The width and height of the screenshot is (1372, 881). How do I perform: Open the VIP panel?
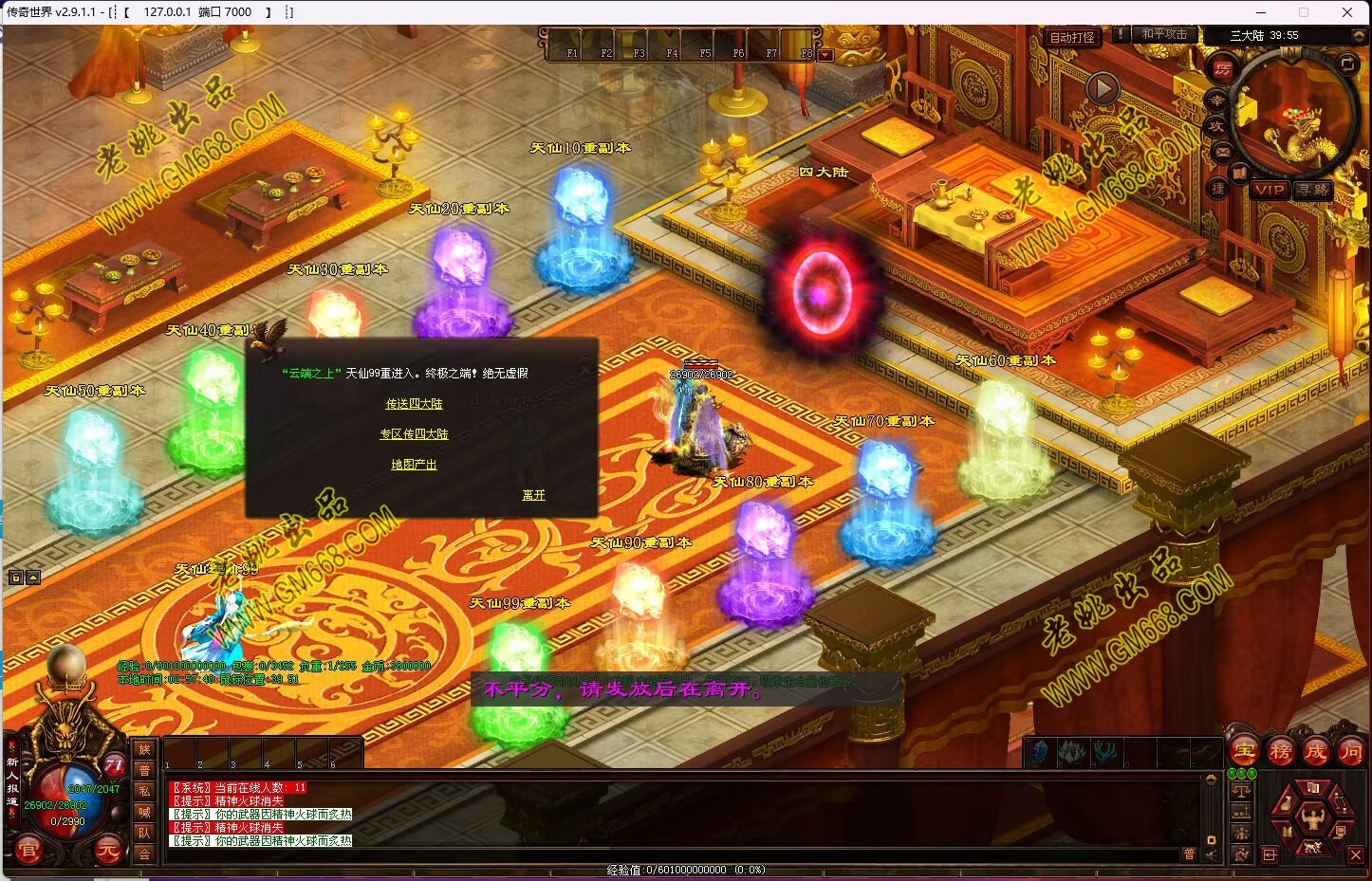[1269, 190]
